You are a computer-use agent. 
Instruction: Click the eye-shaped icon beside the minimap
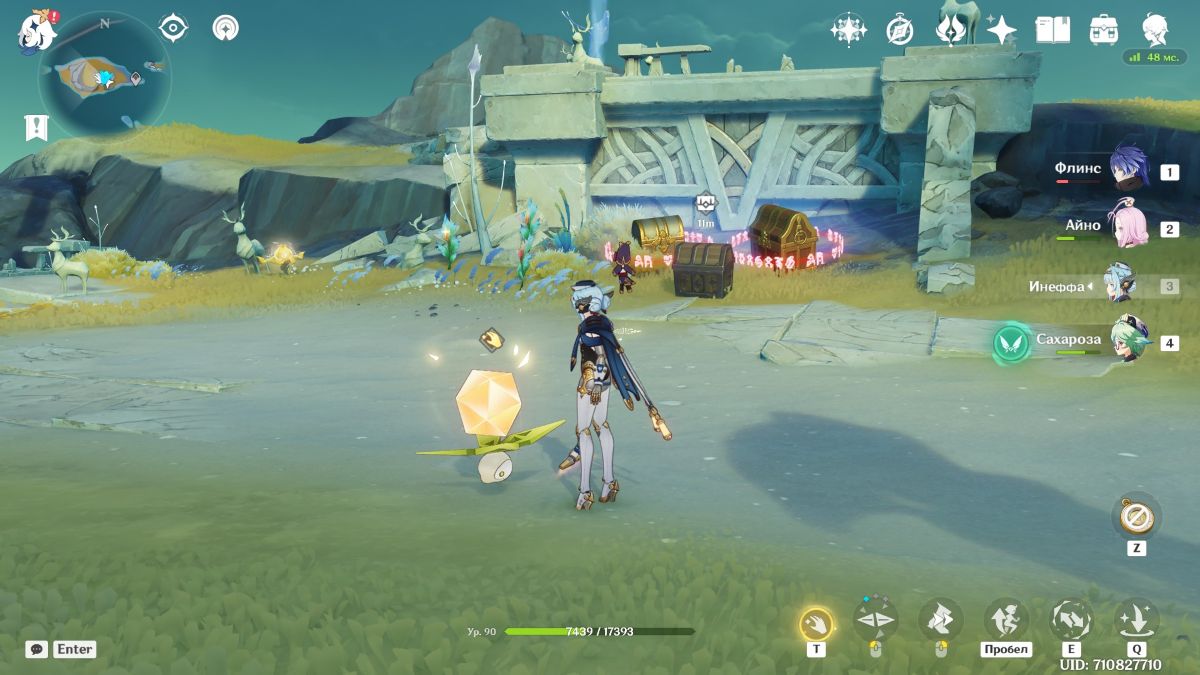(174, 28)
